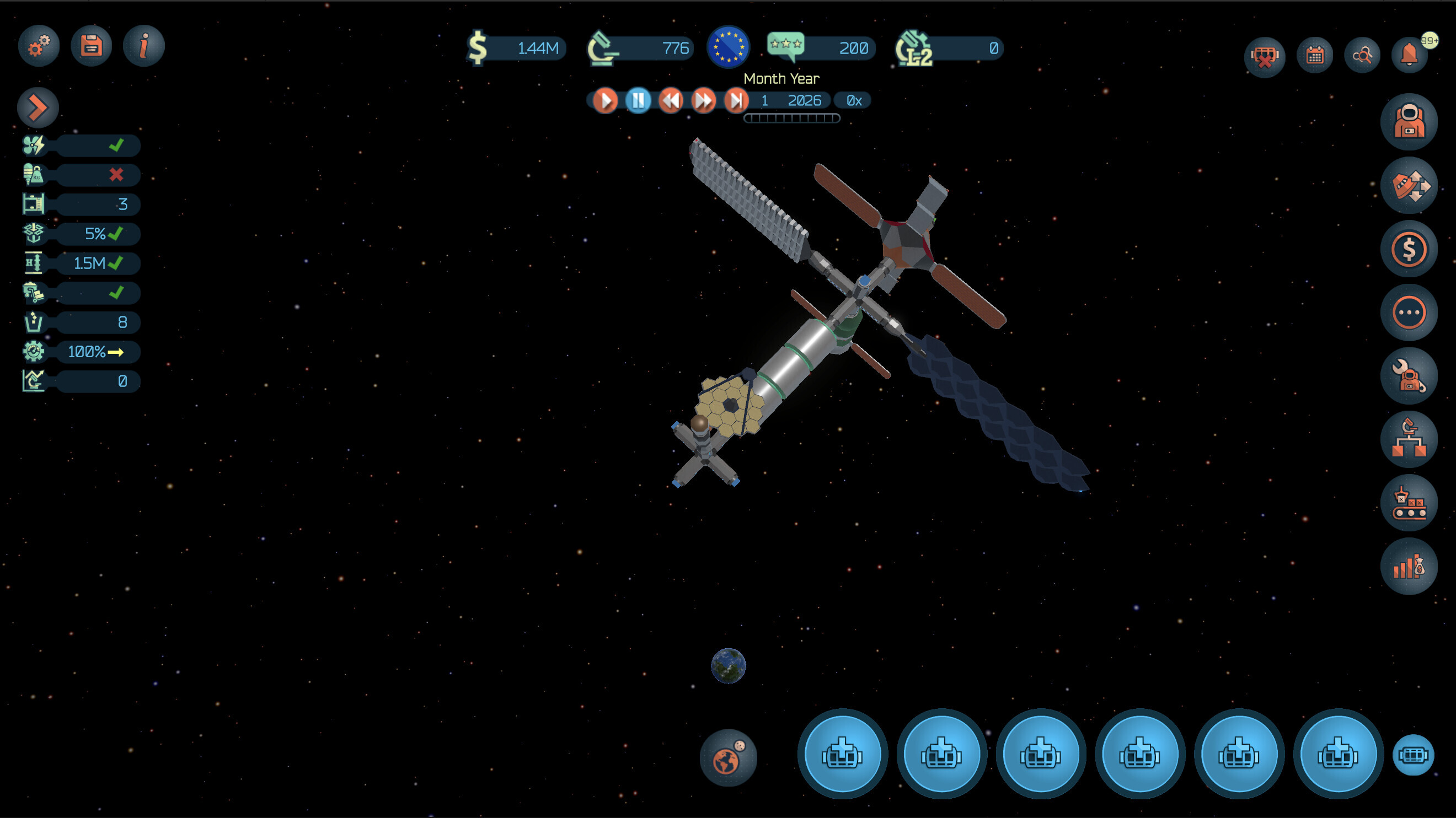This screenshot has height=818, width=1456.
Task: Click the EU agency flag emblem
Action: [x=727, y=48]
